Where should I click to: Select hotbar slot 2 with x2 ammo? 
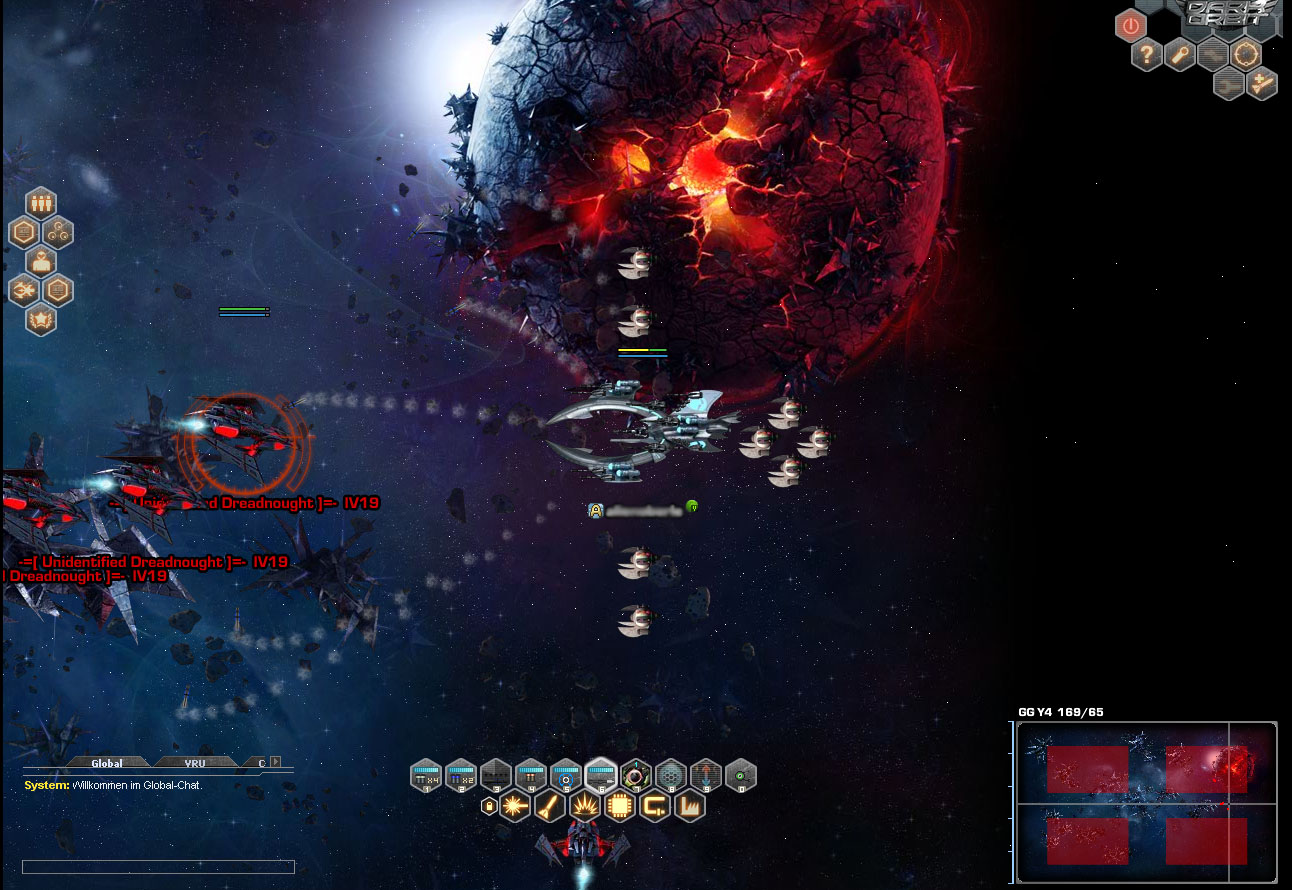click(461, 775)
